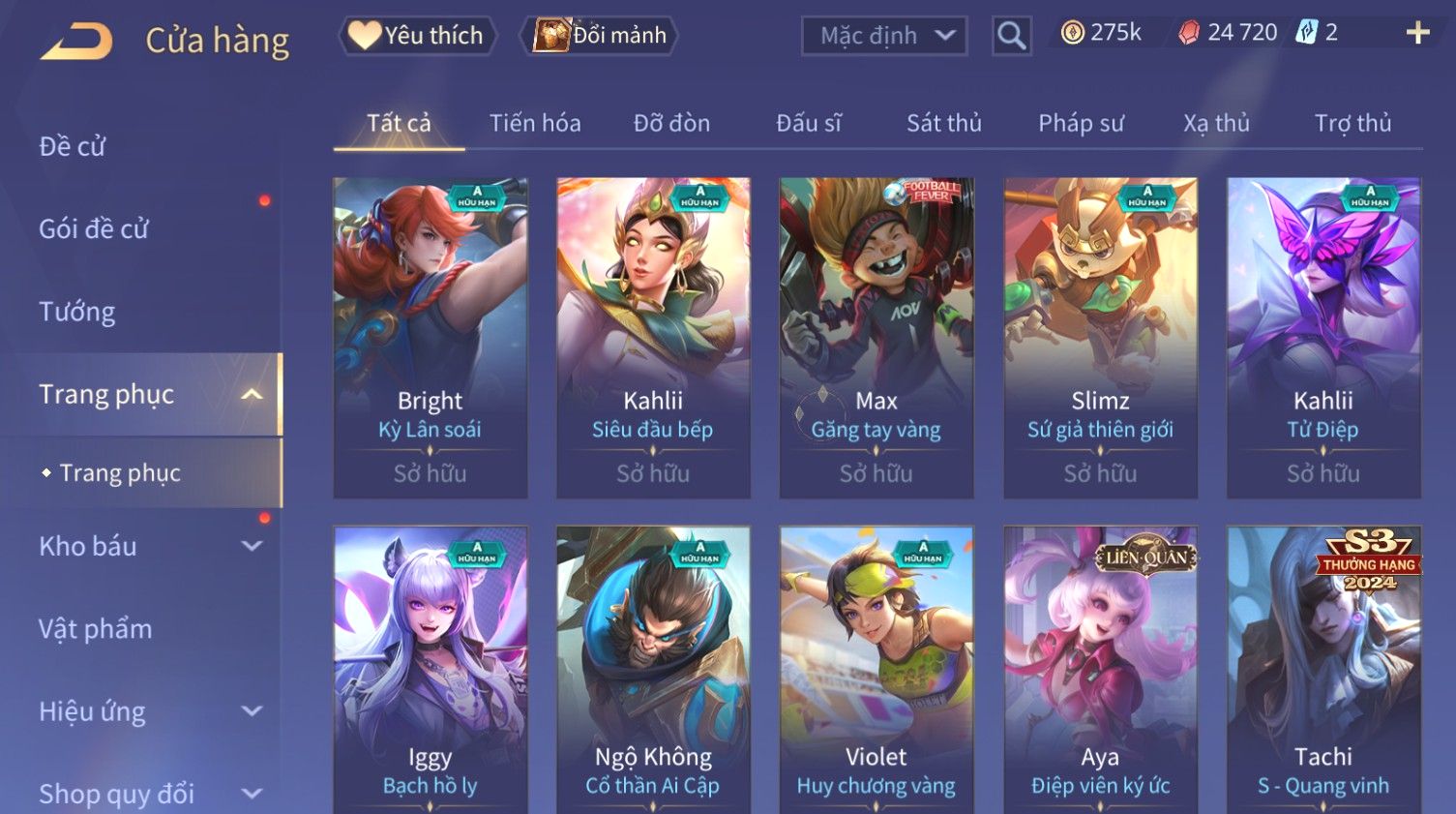This screenshot has height=814, width=1456.
Task: Show the Pháp sư skins tab
Action: coord(1081,124)
